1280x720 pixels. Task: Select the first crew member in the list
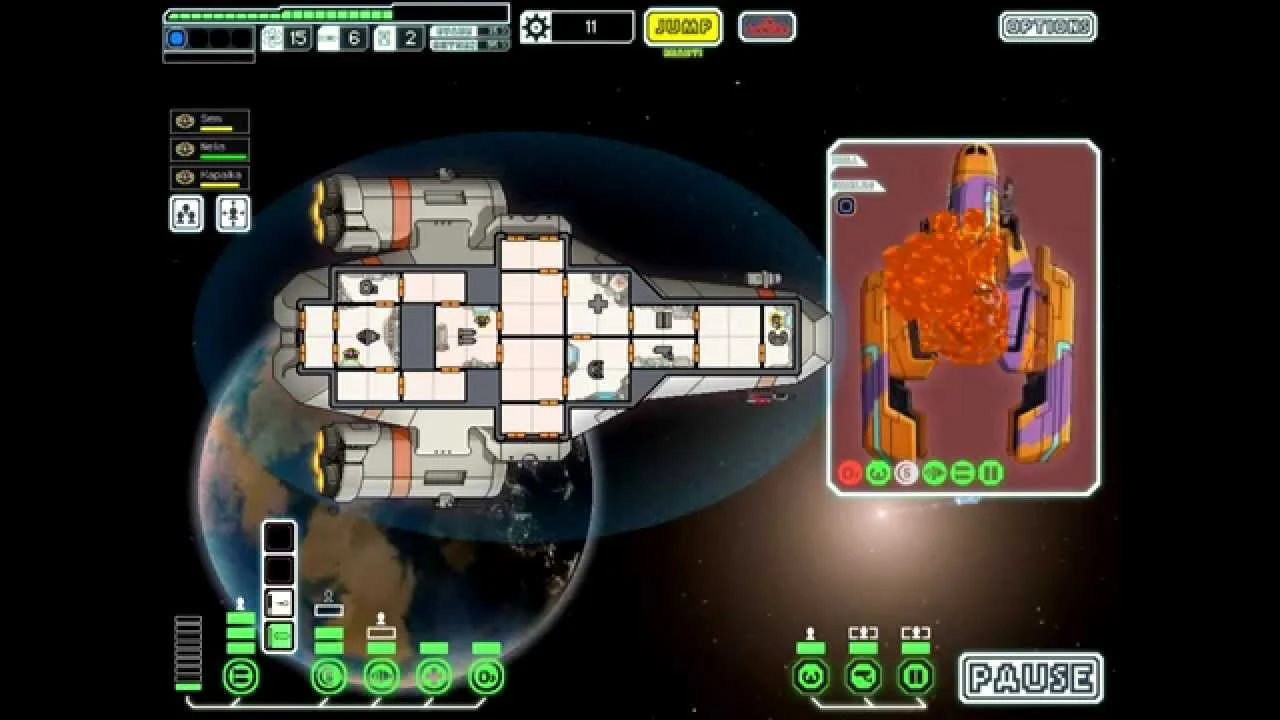coord(210,122)
